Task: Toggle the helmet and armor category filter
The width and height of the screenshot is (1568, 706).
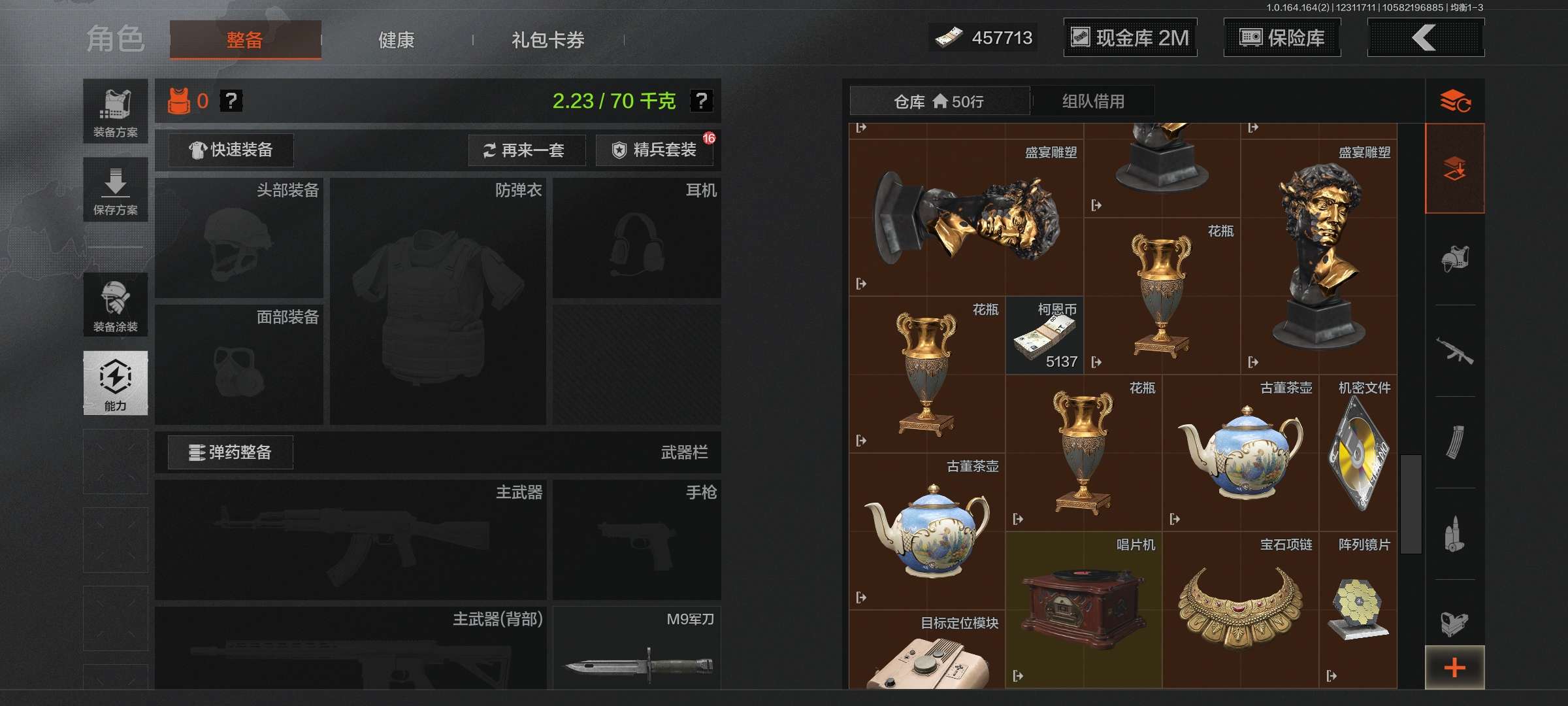Action: tap(1457, 258)
